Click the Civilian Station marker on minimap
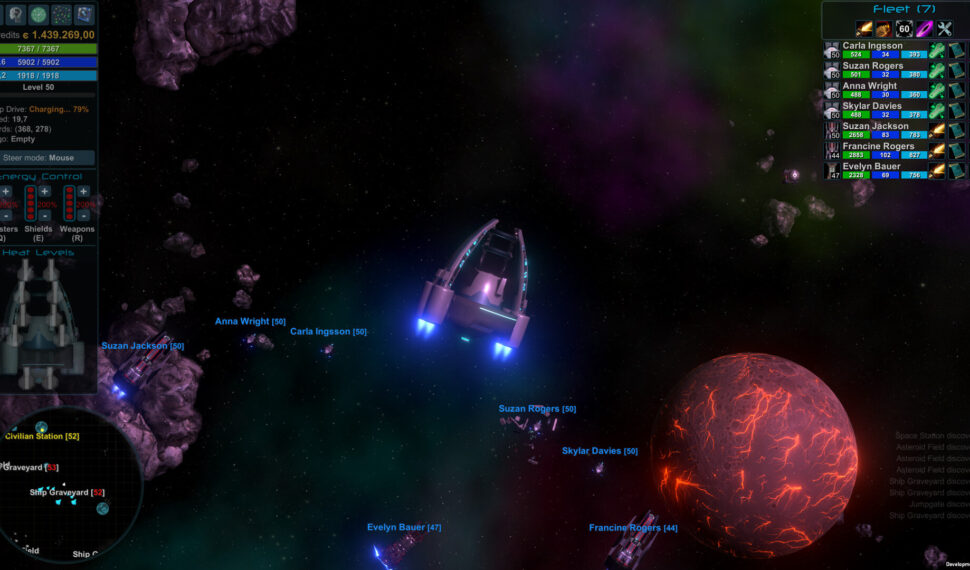 [42, 432]
